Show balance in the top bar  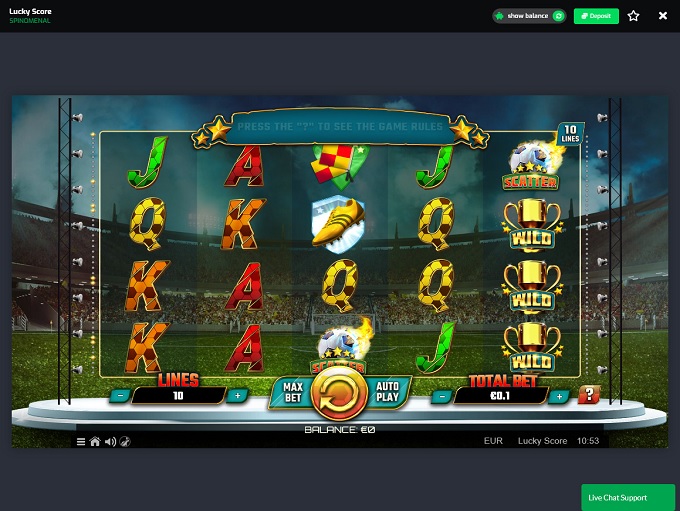[x=529, y=16]
